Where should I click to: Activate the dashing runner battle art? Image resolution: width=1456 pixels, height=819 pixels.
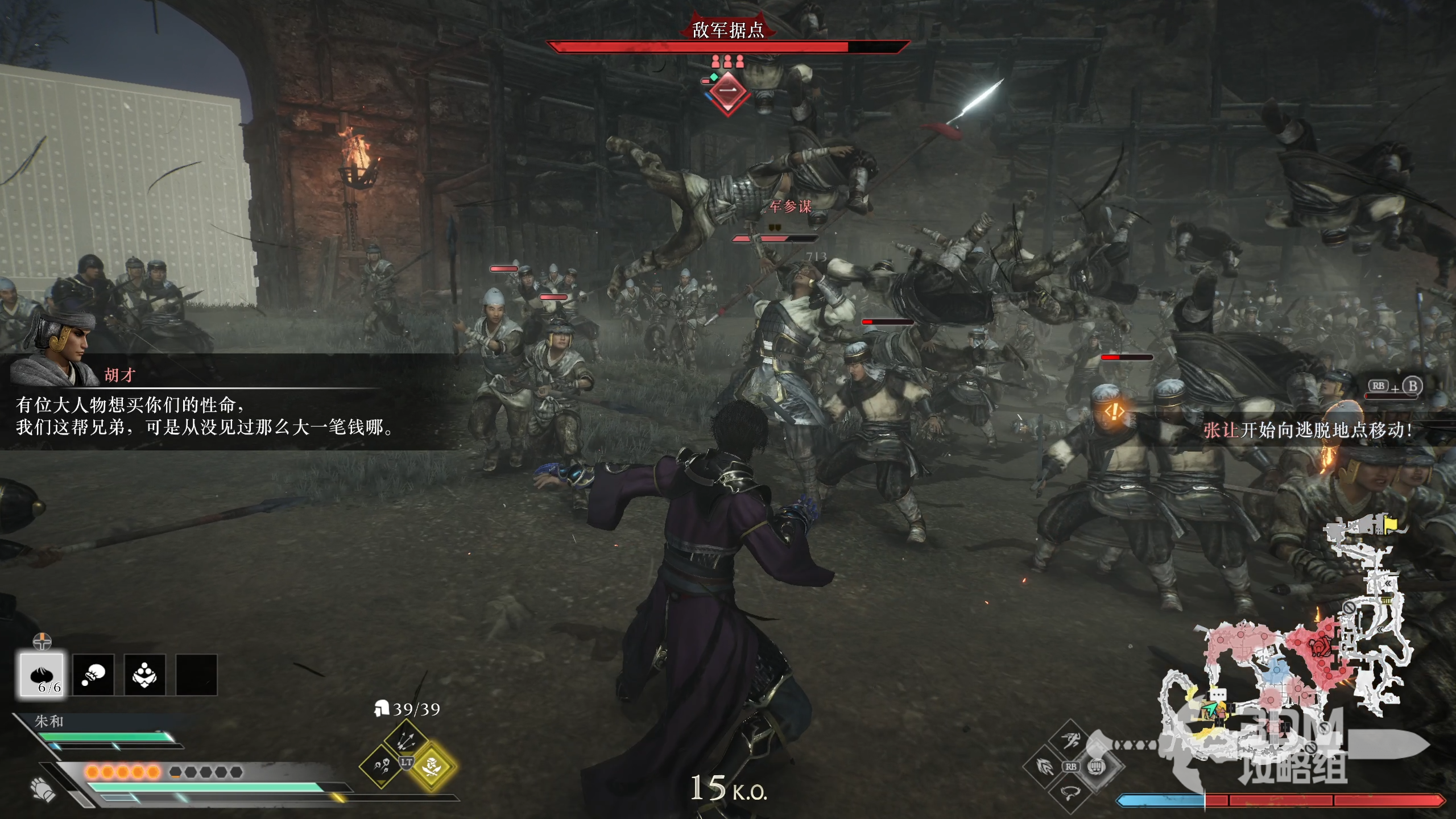(x=1070, y=741)
